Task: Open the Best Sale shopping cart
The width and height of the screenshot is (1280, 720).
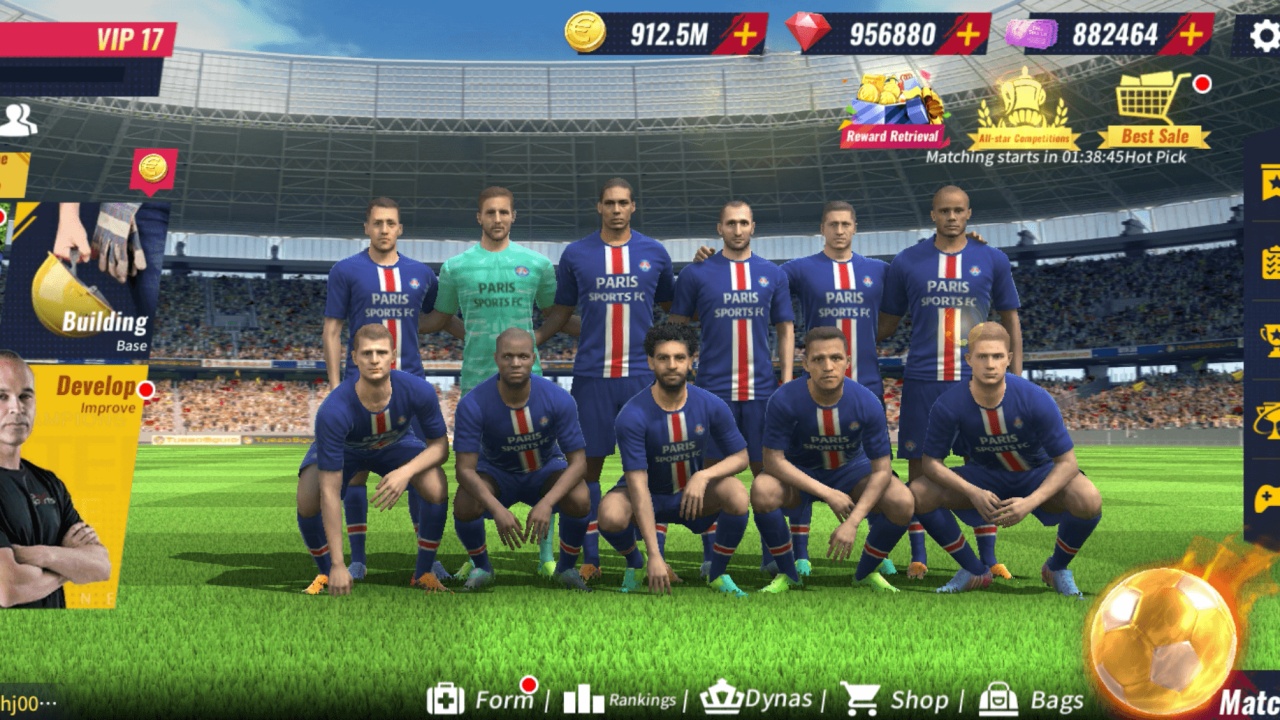Action: coord(1154,109)
